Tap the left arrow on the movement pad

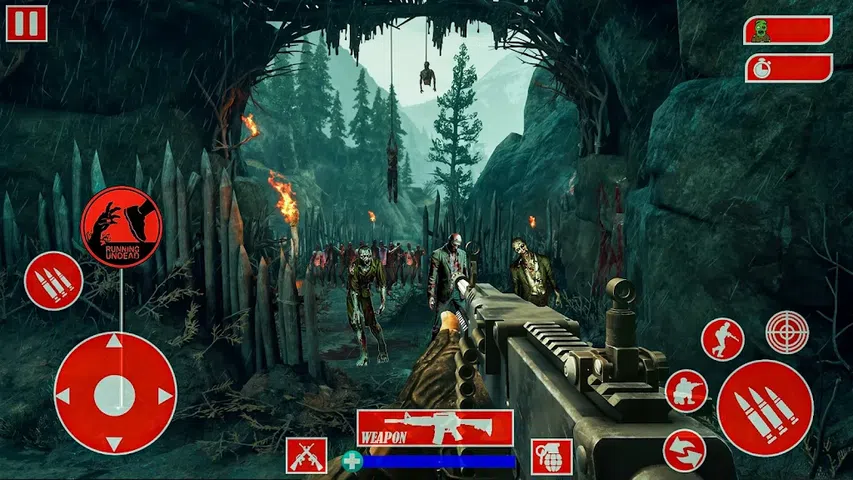point(64,396)
